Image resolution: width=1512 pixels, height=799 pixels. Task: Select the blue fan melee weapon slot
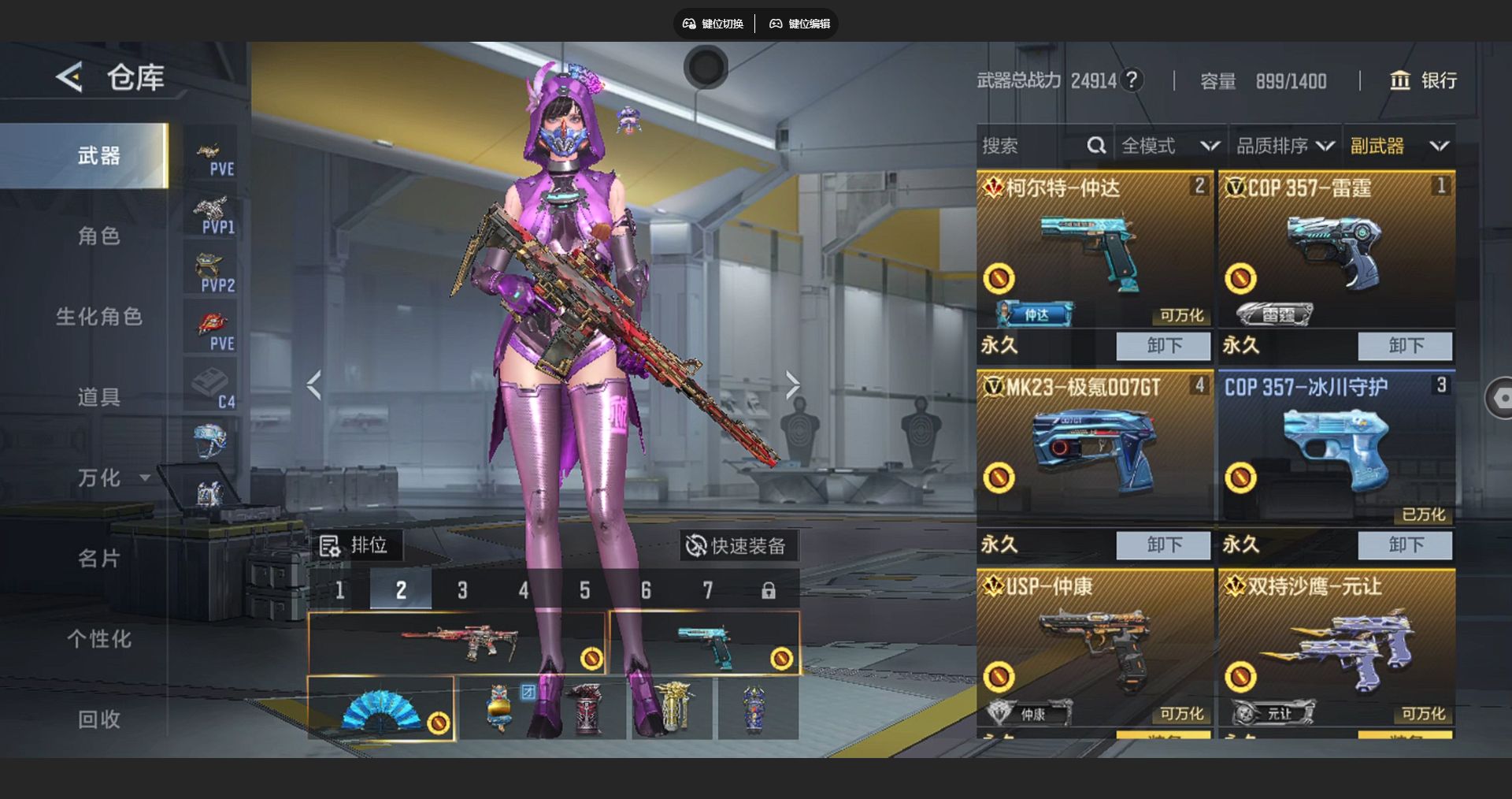[381, 708]
